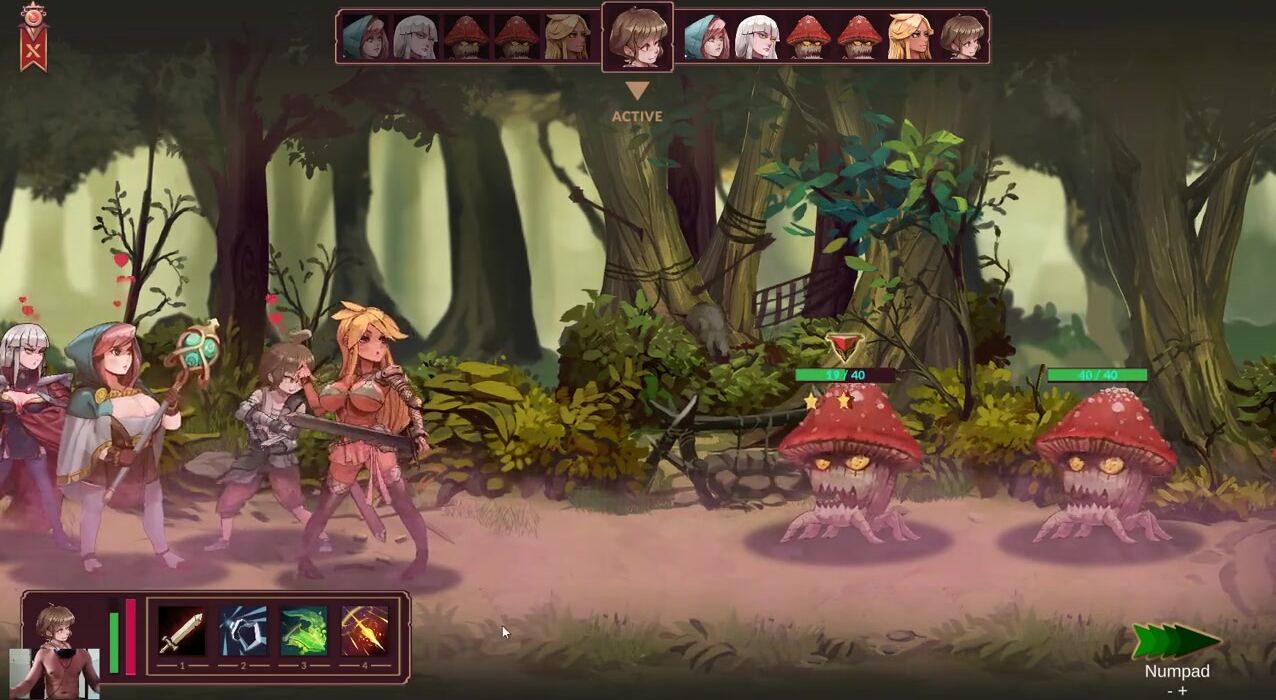The image size is (1276, 700).
Task: Use the green slash skill
Action: [x=304, y=631]
